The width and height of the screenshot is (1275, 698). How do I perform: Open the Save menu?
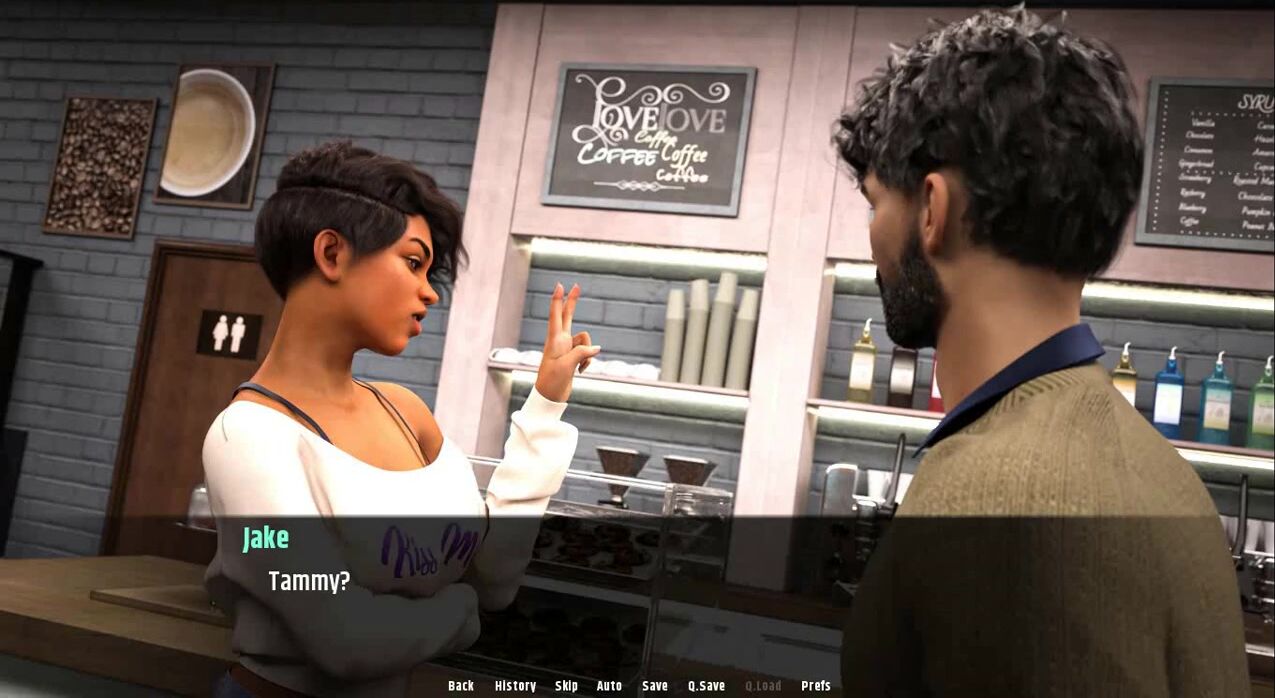[655, 686]
